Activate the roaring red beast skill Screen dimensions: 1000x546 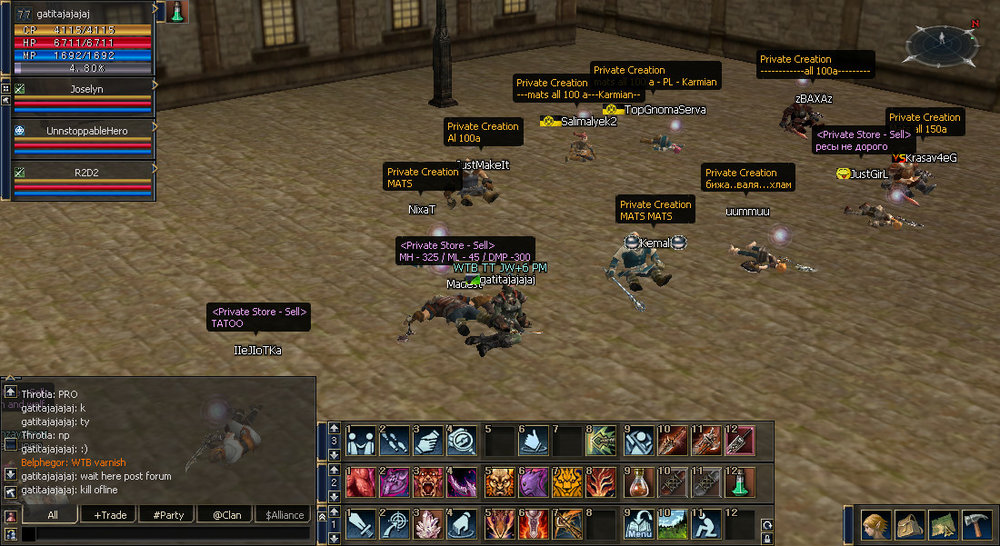pyautogui.click(x=429, y=483)
